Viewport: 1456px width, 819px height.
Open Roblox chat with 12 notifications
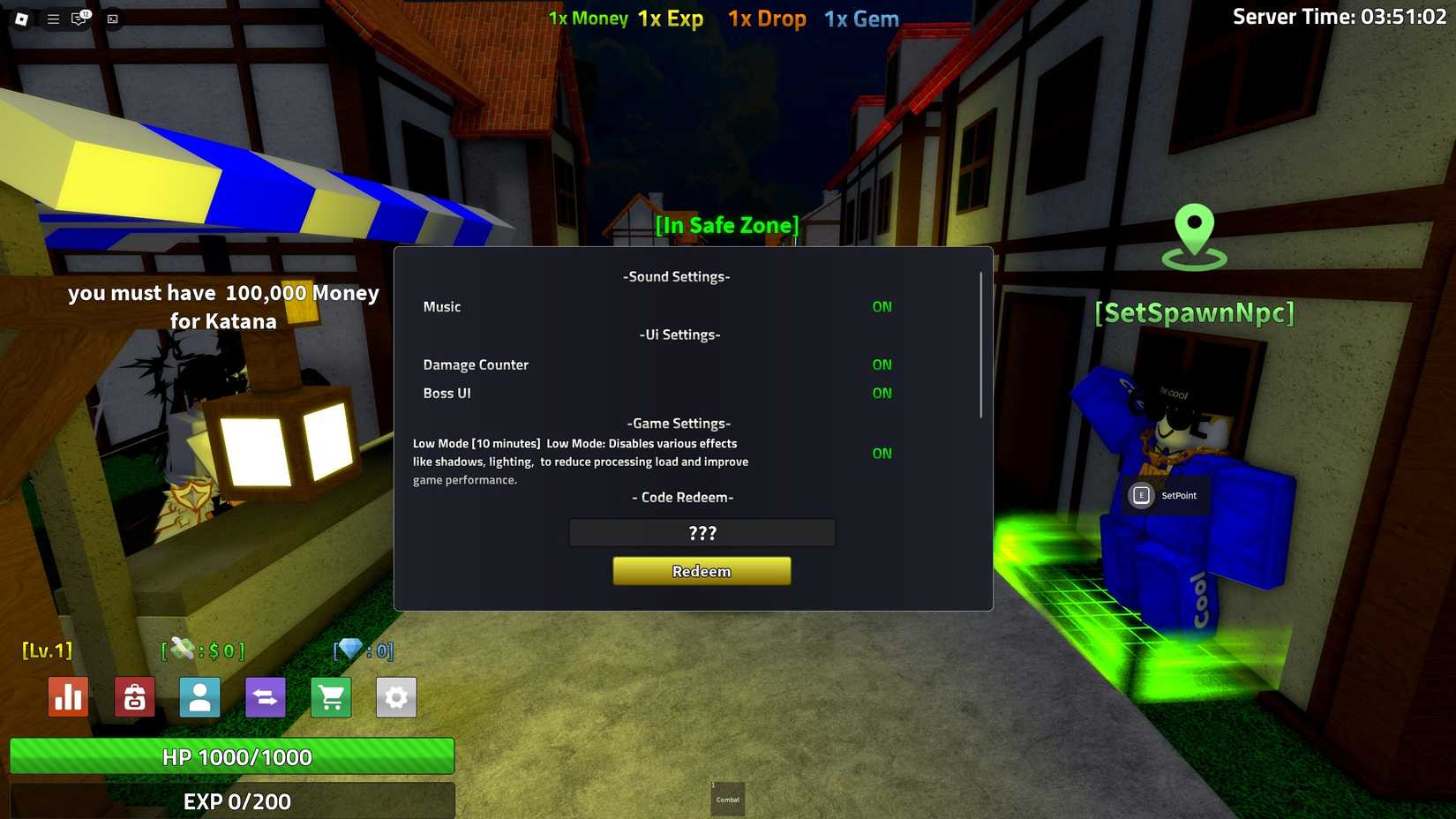pos(79,19)
